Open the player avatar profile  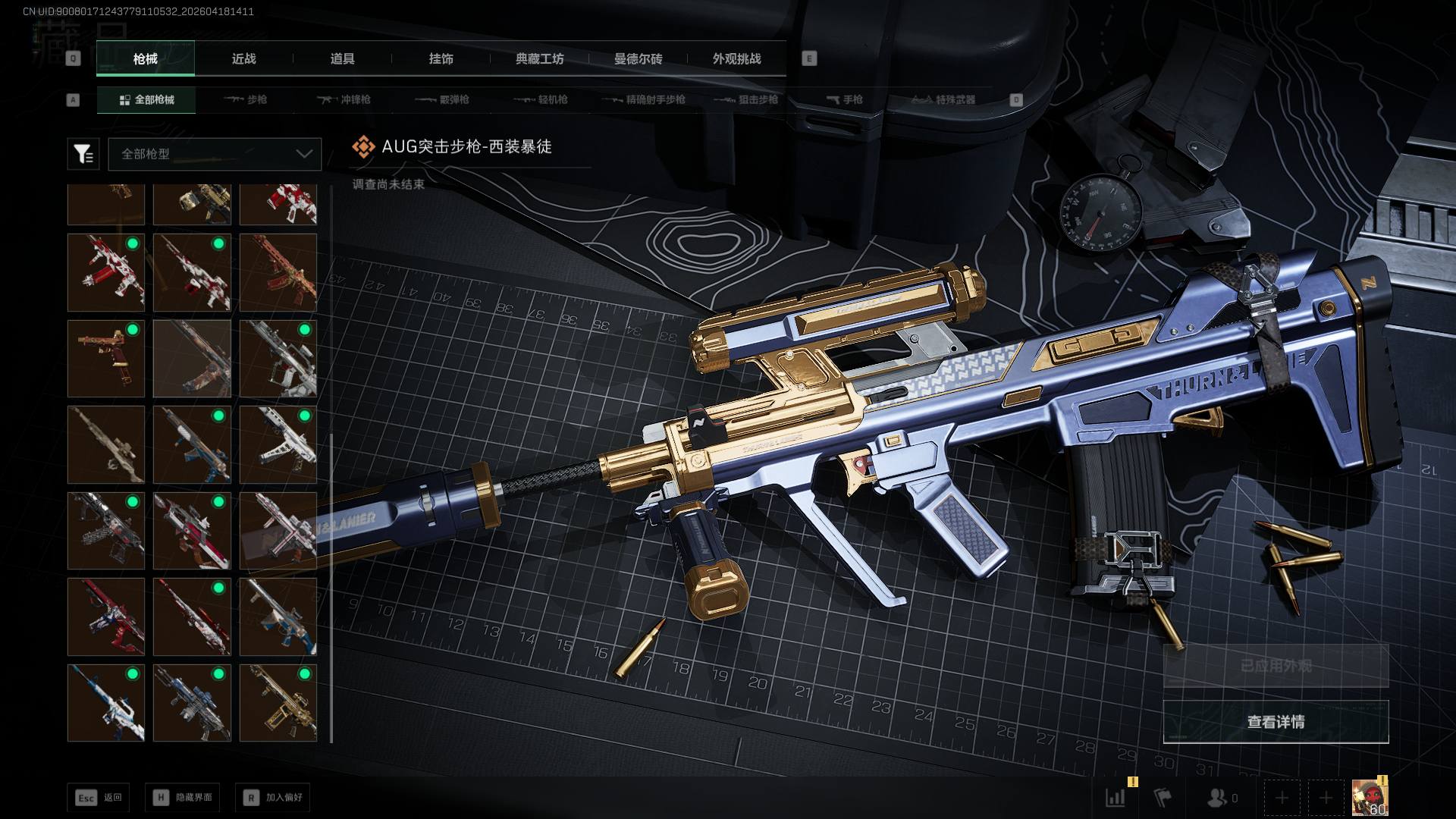pyautogui.click(x=1370, y=798)
